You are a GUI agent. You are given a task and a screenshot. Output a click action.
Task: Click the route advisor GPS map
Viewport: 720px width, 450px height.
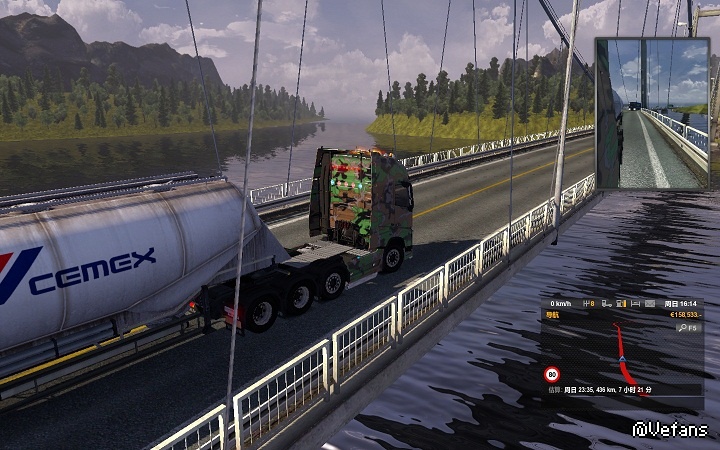[620, 355]
